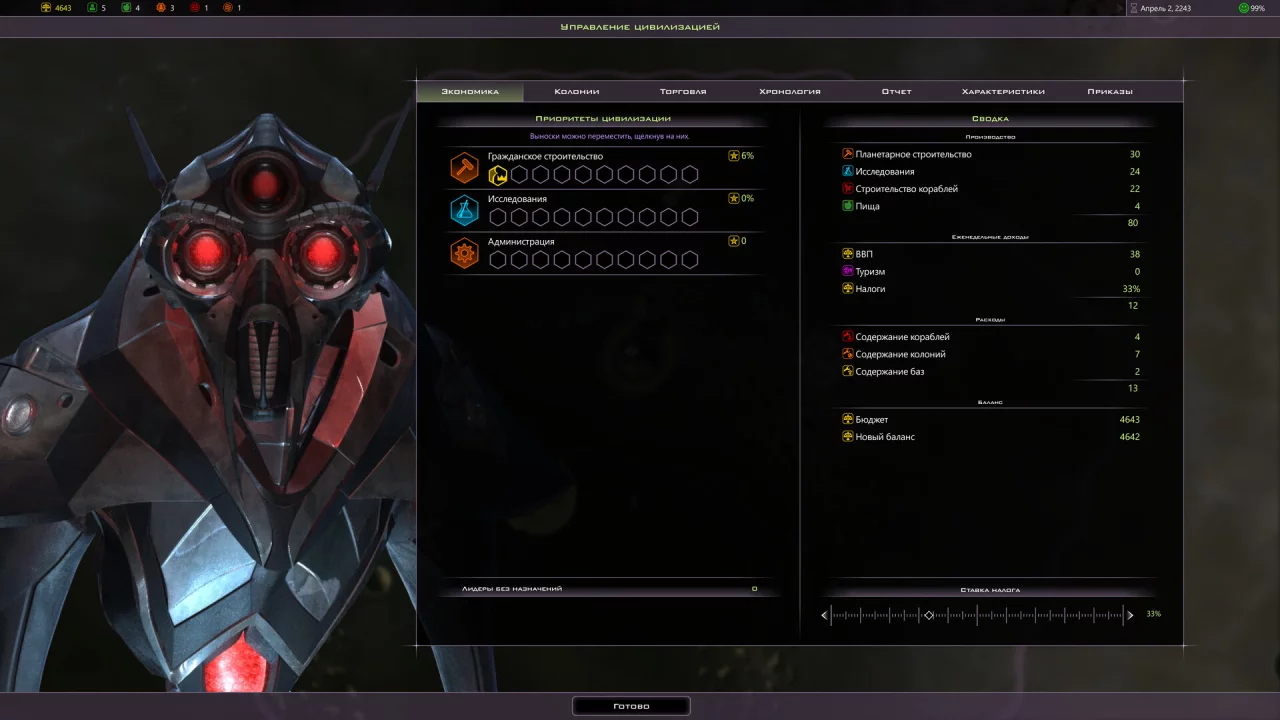This screenshot has height=720, width=1280.
Task: Show the Хронология tab
Action: [790, 91]
